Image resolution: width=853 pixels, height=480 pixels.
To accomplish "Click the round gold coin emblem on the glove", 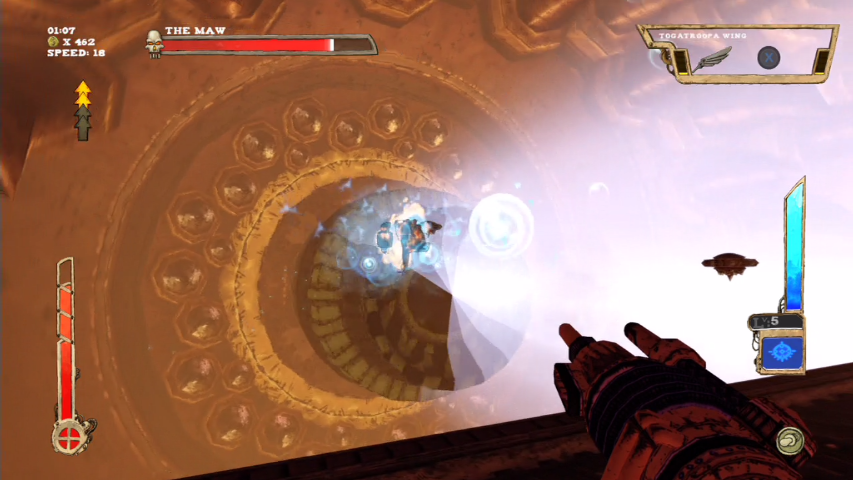I will click(x=789, y=438).
